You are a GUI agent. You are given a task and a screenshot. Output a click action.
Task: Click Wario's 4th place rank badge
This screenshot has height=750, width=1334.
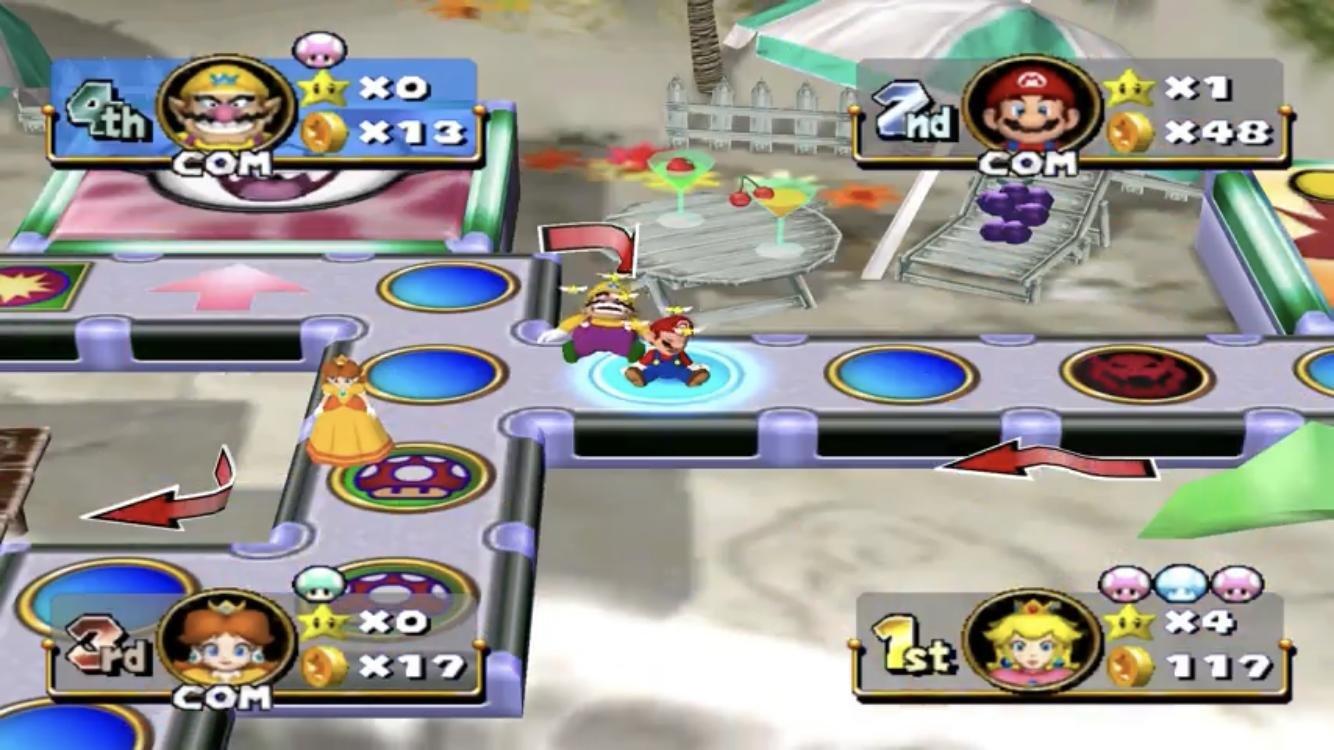point(108,108)
